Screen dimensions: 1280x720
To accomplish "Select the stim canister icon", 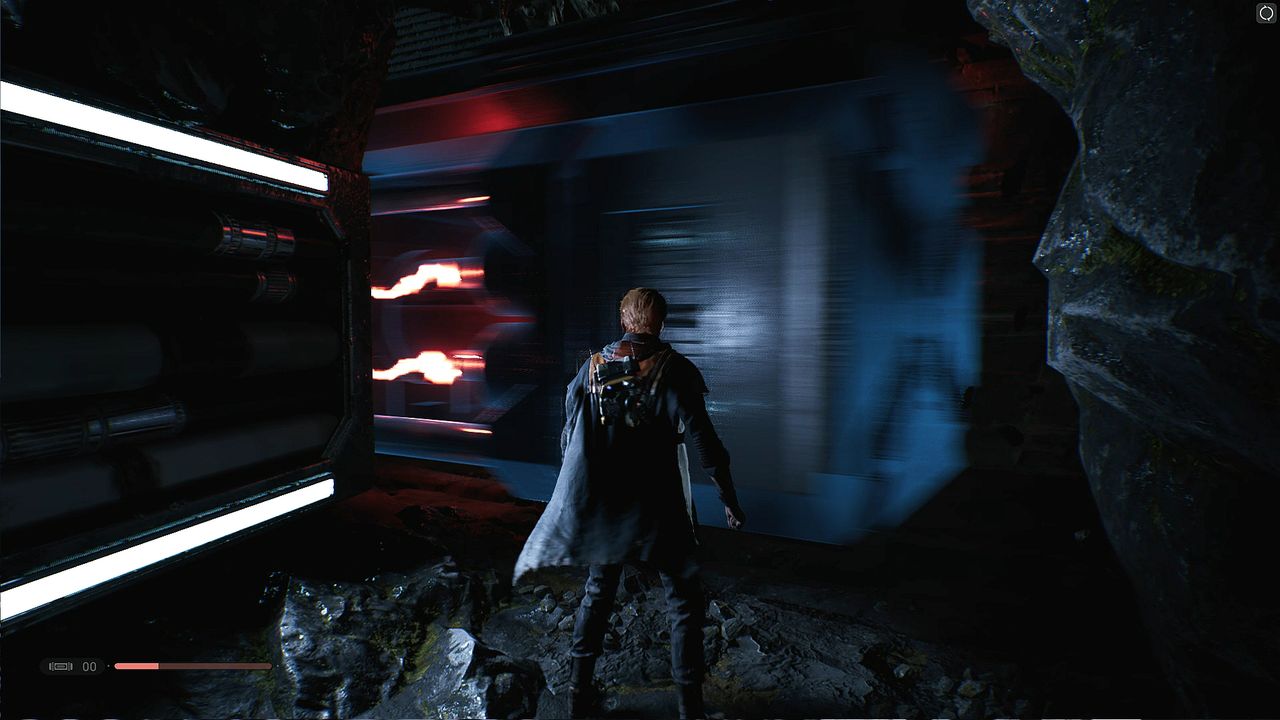I will pos(61,666).
